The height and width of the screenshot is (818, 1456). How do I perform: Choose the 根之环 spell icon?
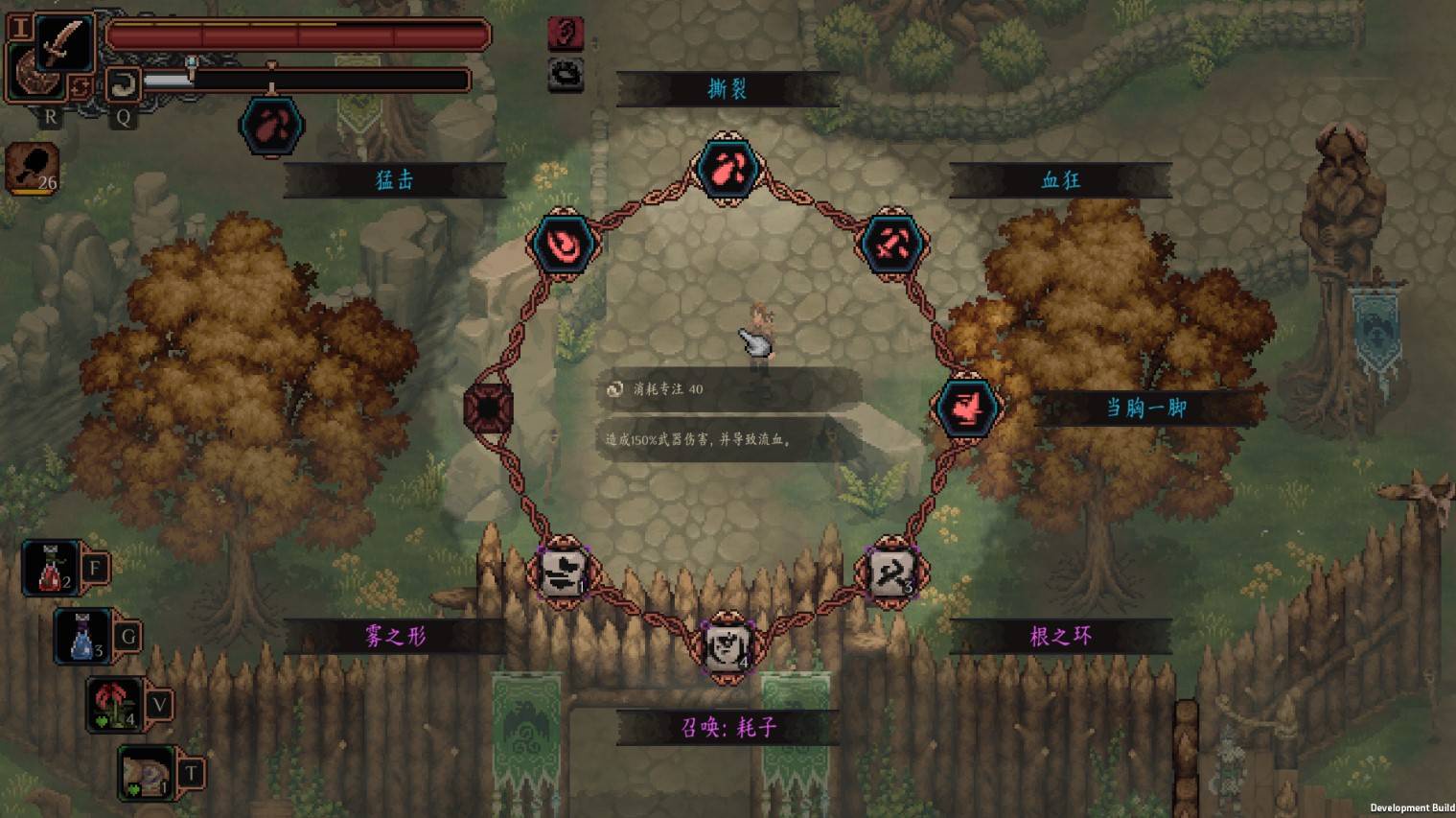click(891, 572)
